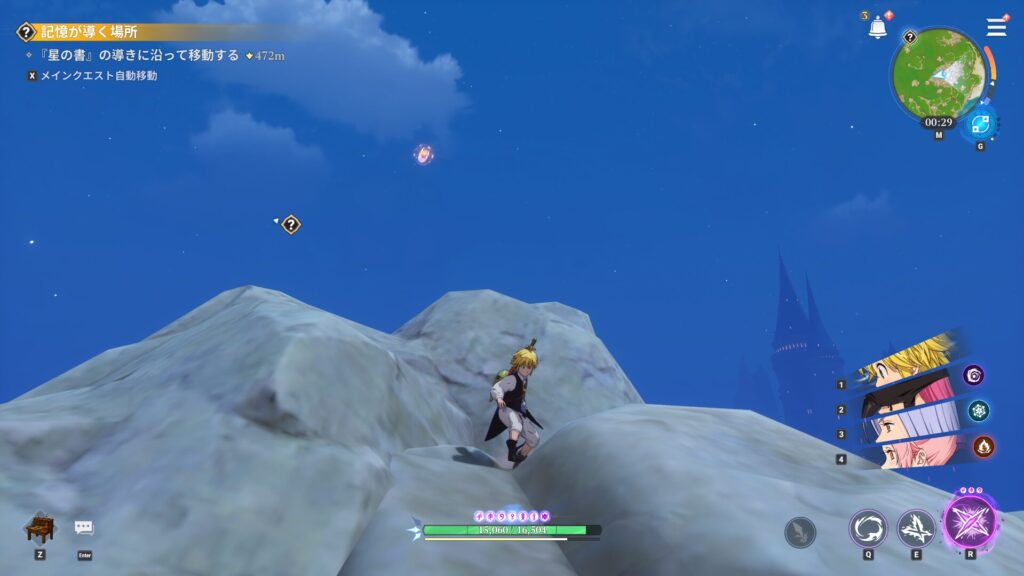Click the quest marker on minimap edge
This screenshot has height=576, width=1024.
(910, 38)
